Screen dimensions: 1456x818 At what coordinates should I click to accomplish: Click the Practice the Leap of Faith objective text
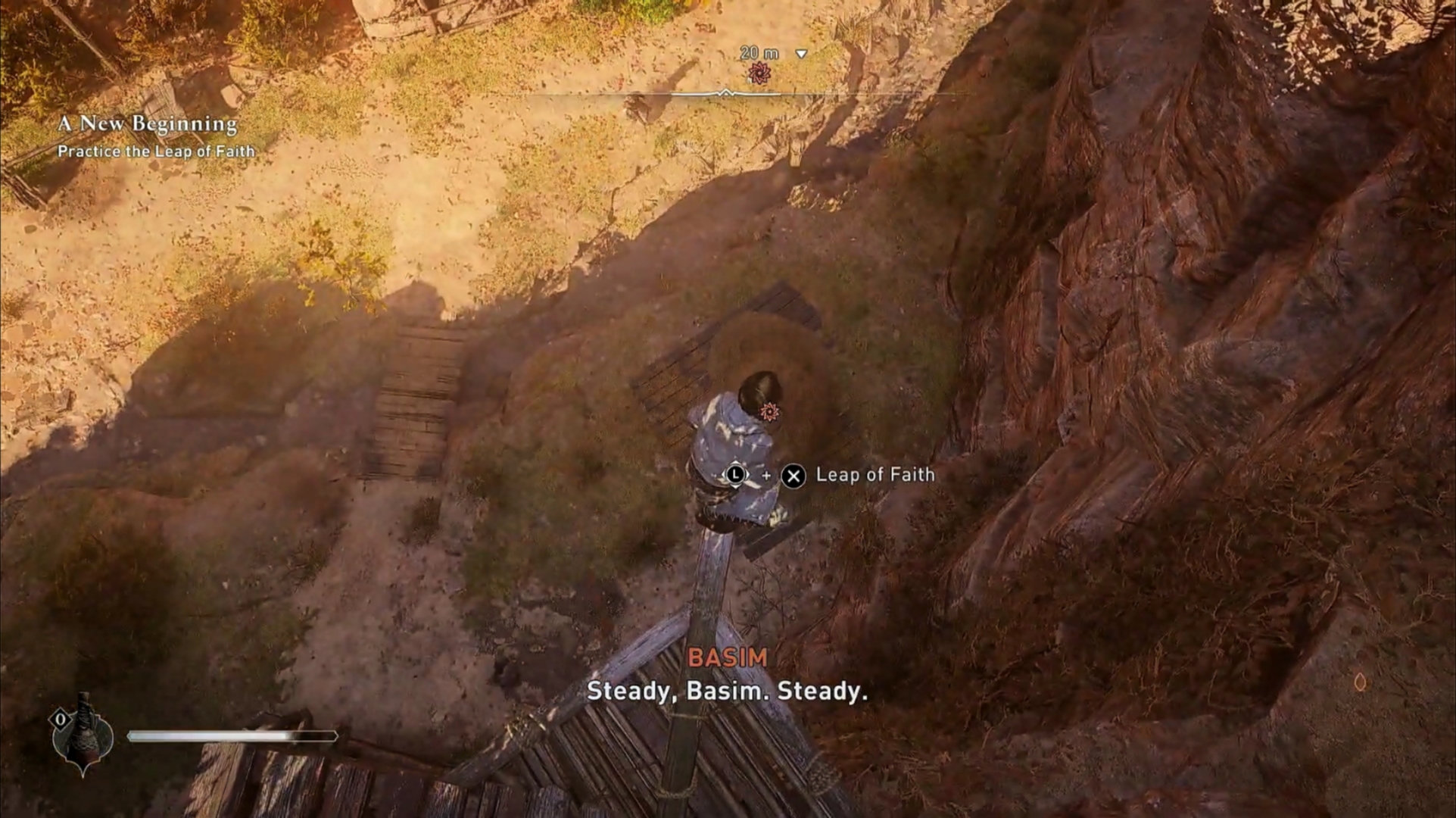click(158, 151)
